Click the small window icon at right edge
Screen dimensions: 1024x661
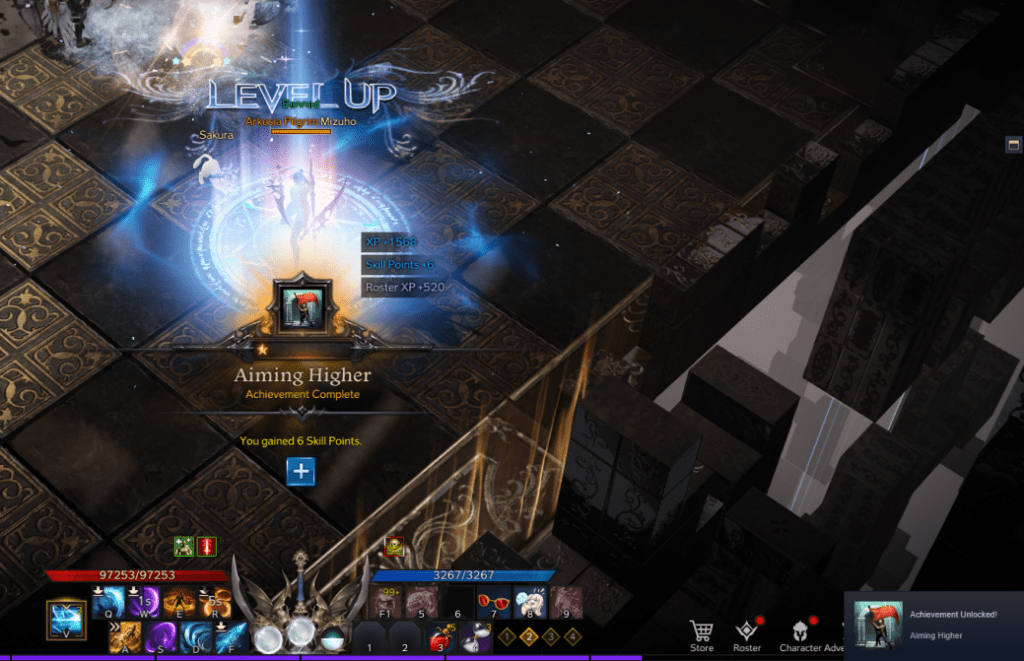(x=1013, y=145)
